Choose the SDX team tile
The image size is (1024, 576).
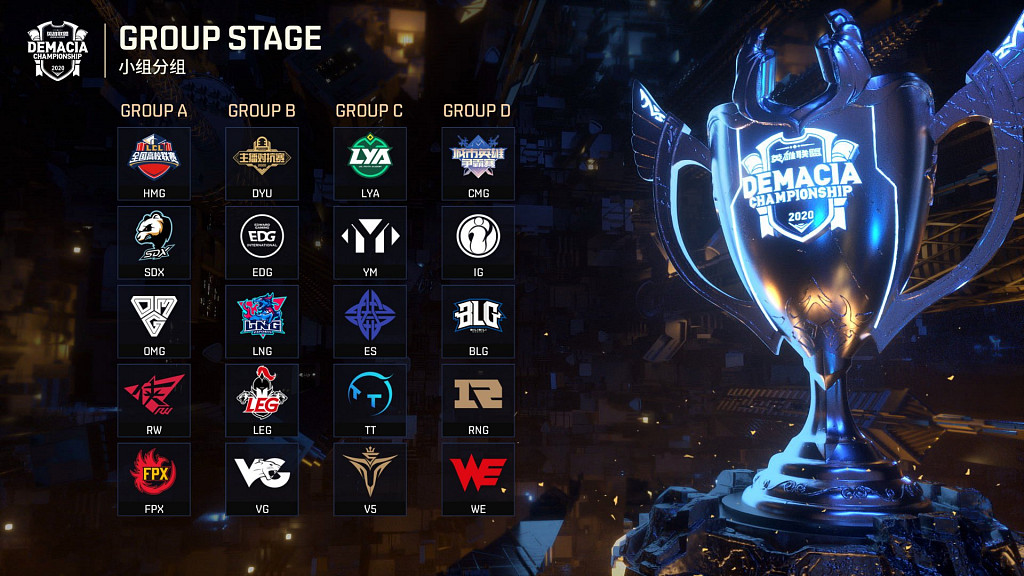pos(154,243)
